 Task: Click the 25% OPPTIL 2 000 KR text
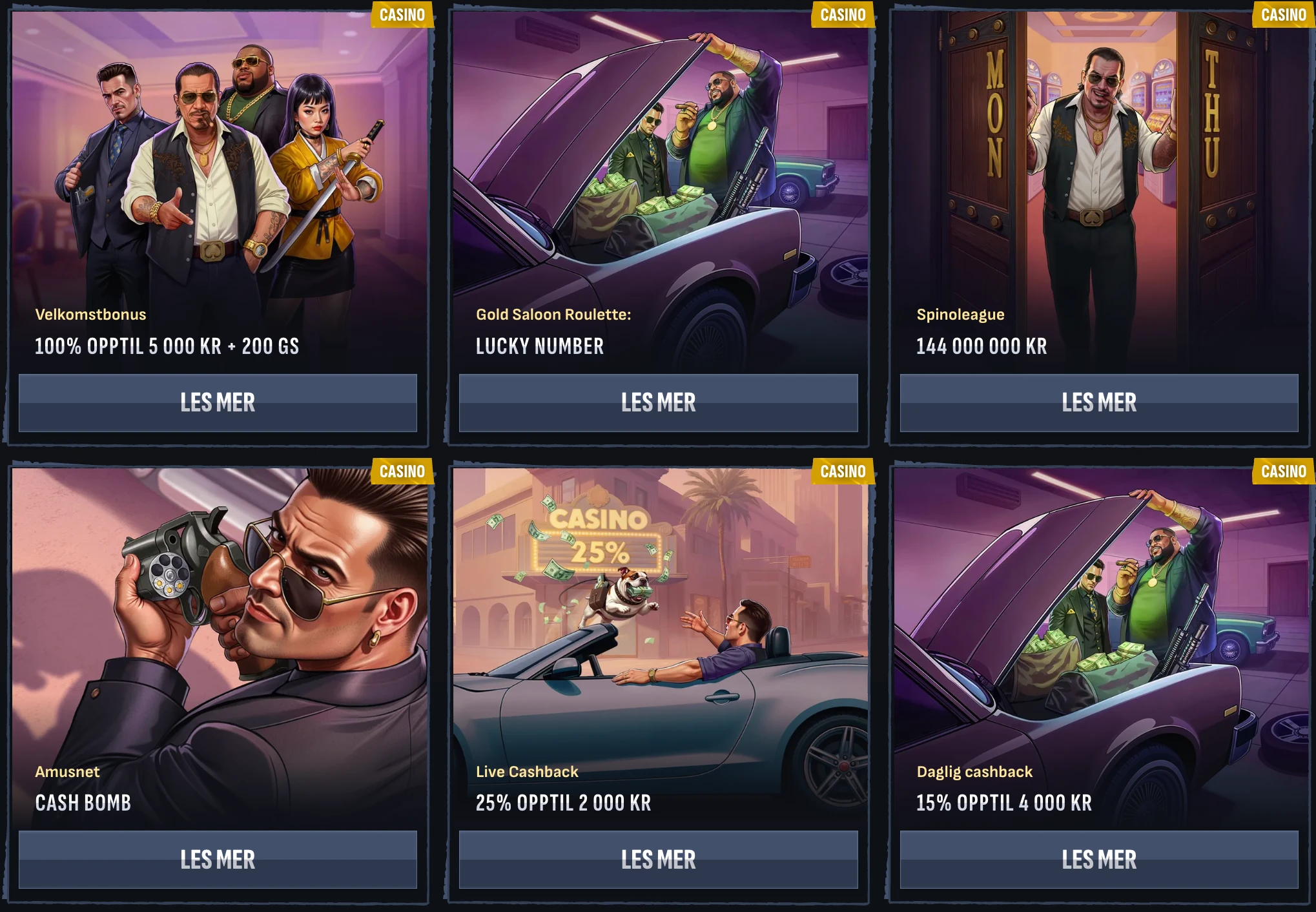click(x=562, y=804)
